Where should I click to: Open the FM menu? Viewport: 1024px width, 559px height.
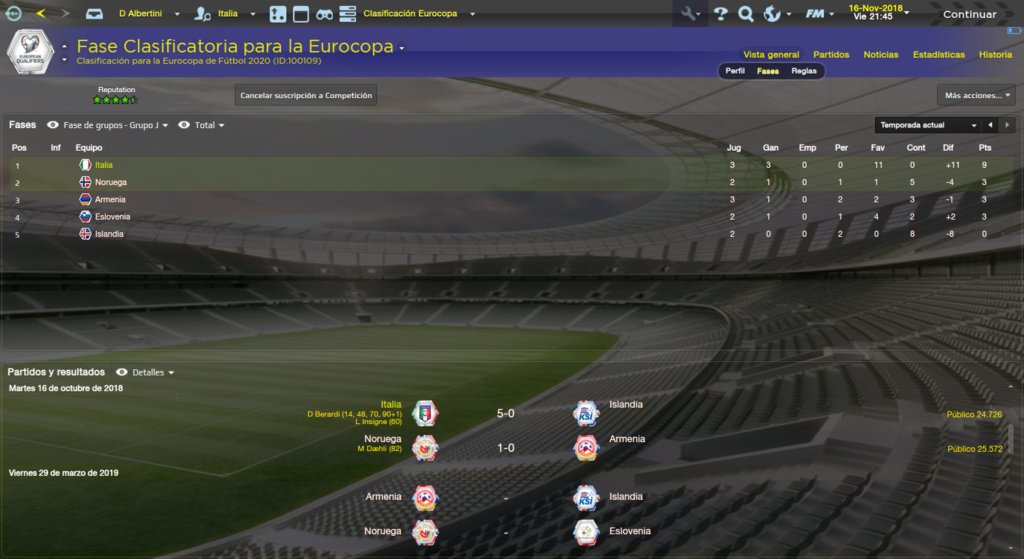[x=820, y=15]
